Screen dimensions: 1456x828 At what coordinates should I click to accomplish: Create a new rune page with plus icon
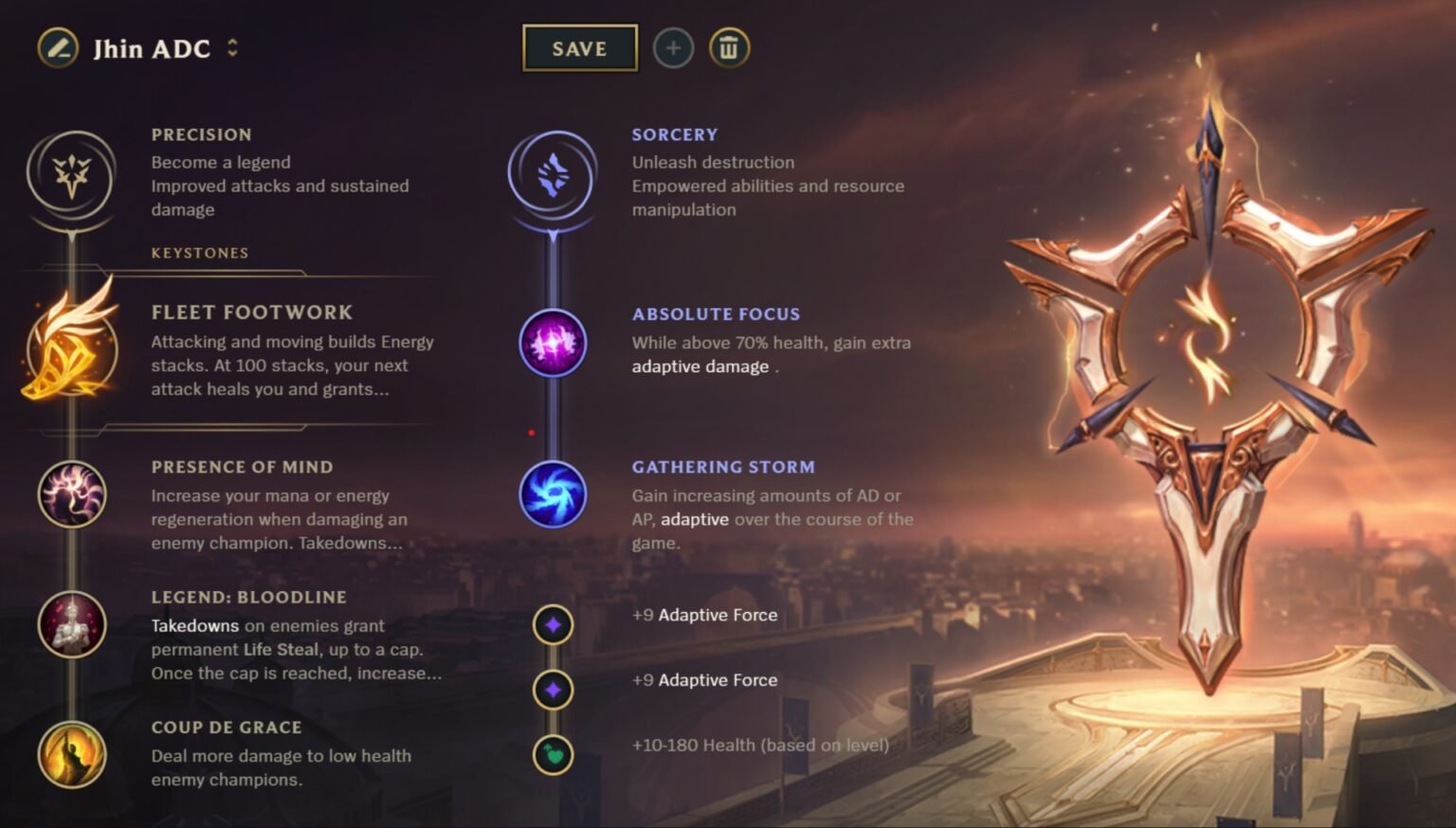(x=673, y=48)
